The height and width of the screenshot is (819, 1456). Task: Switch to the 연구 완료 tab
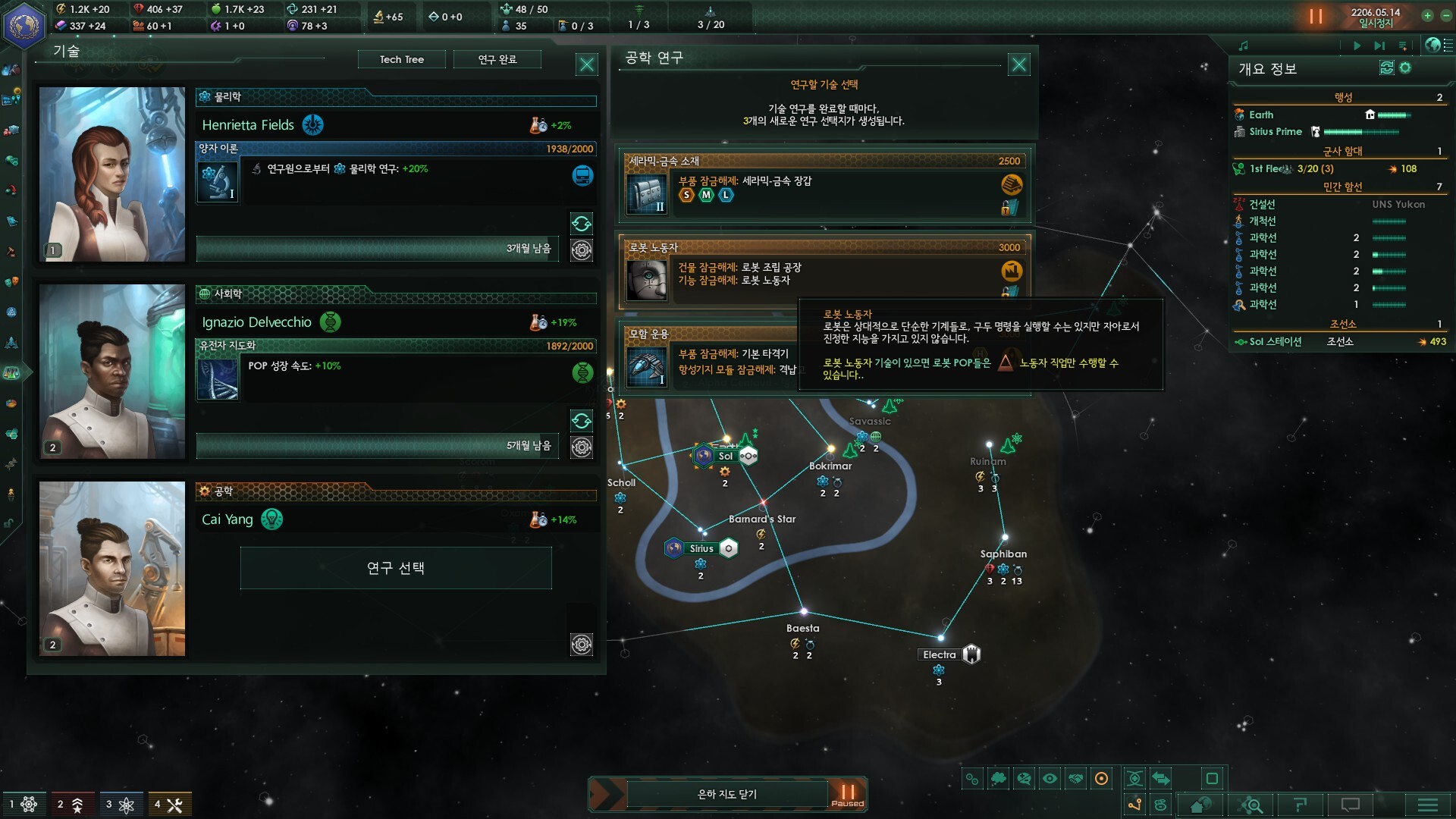point(497,59)
